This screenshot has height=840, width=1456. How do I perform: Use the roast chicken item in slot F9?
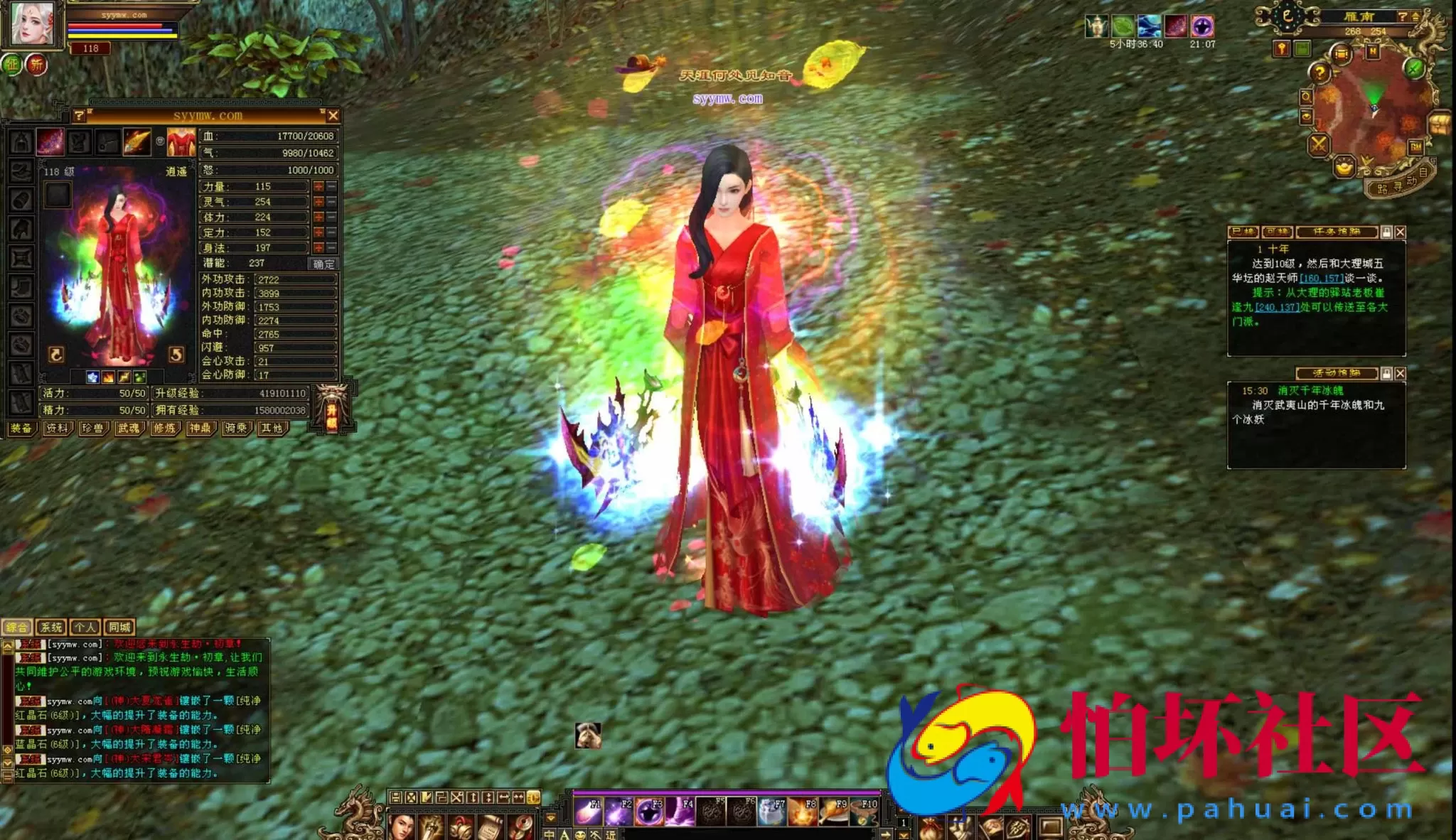(833, 812)
